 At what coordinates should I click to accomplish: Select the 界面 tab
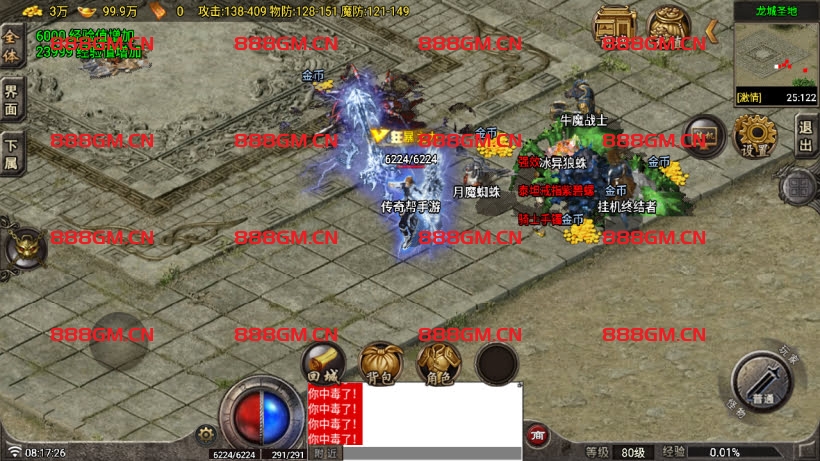[x=11, y=99]
